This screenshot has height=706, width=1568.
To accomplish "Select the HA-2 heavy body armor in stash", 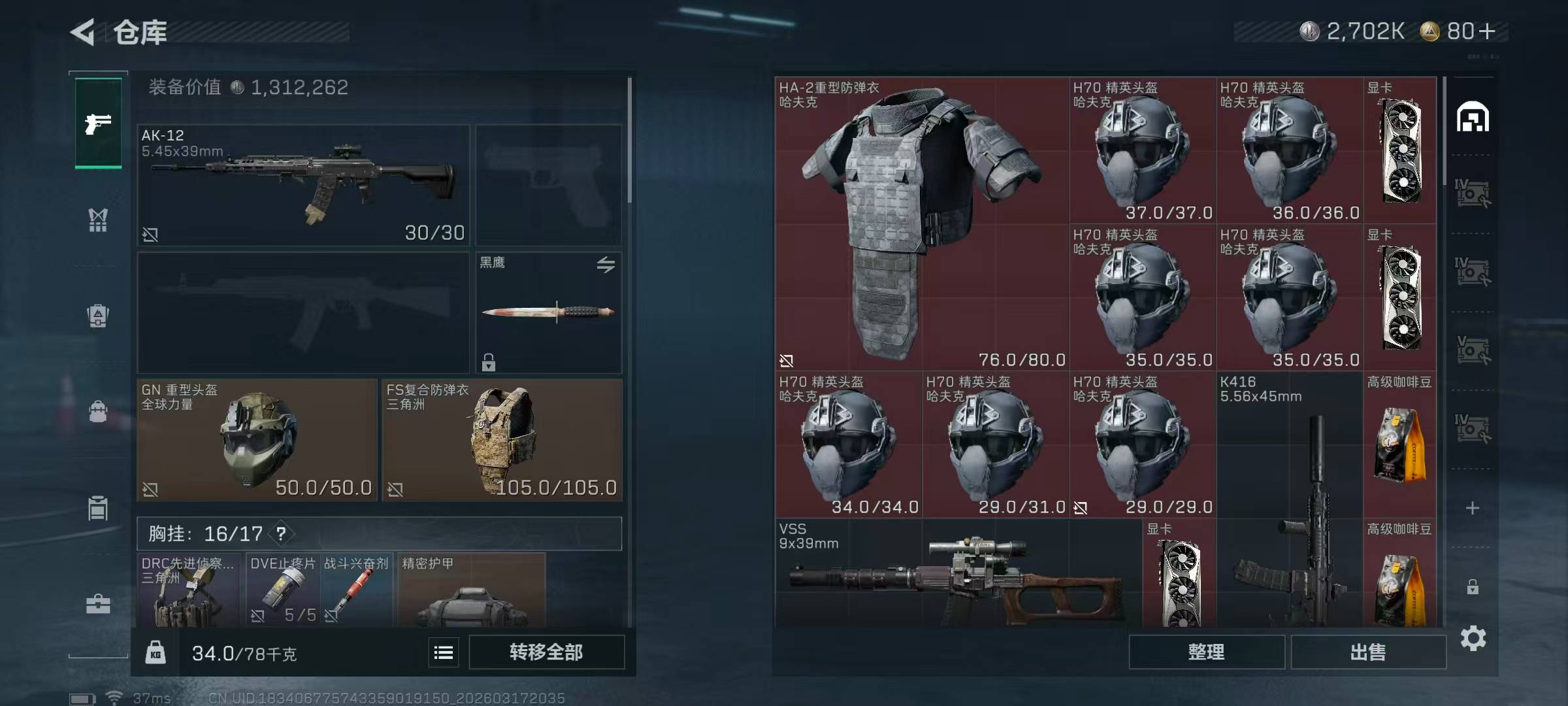I will pyautogui.click(x=921, y=224).
